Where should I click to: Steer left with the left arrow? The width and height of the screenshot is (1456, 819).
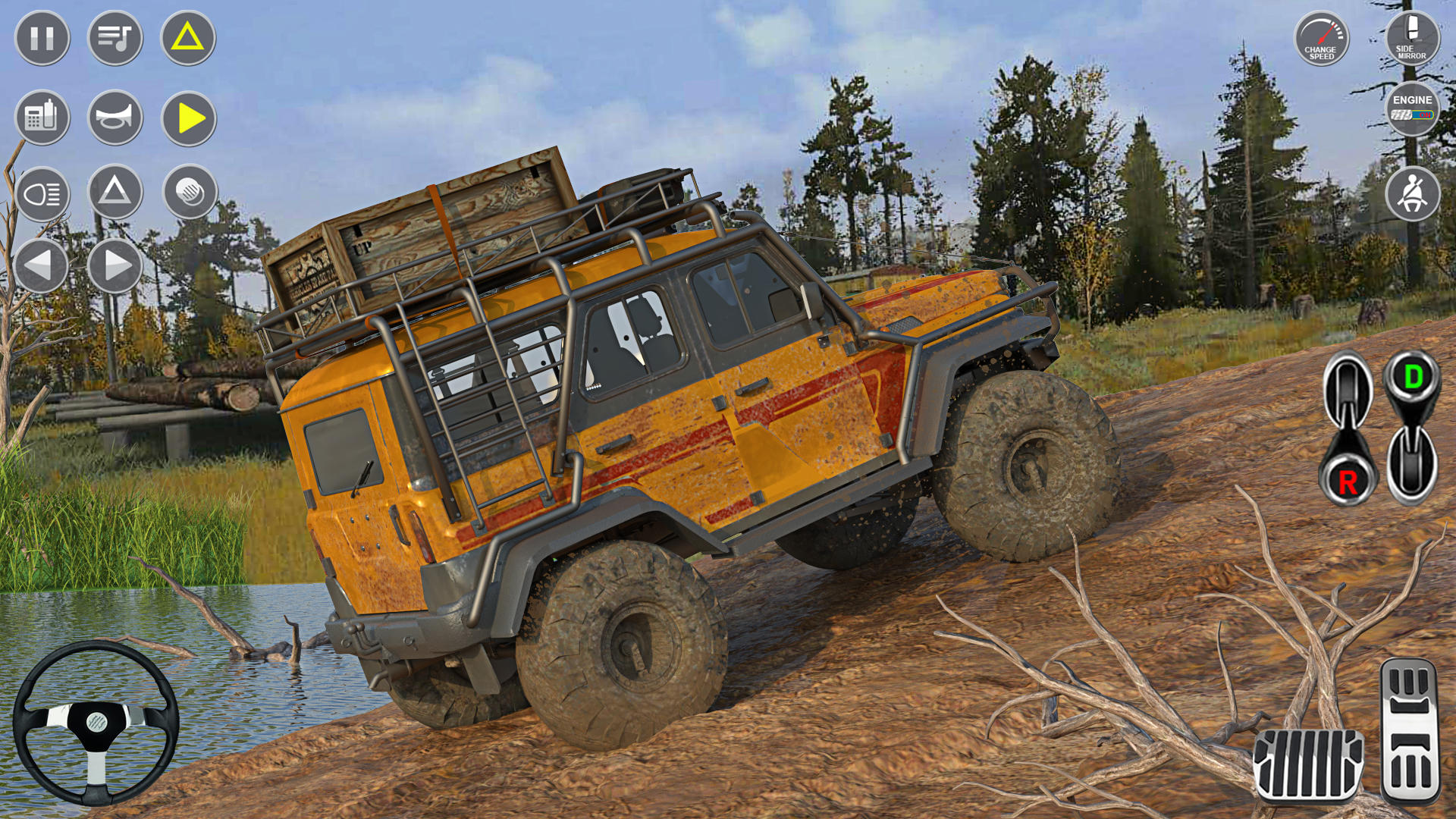[x=42, y=265]
